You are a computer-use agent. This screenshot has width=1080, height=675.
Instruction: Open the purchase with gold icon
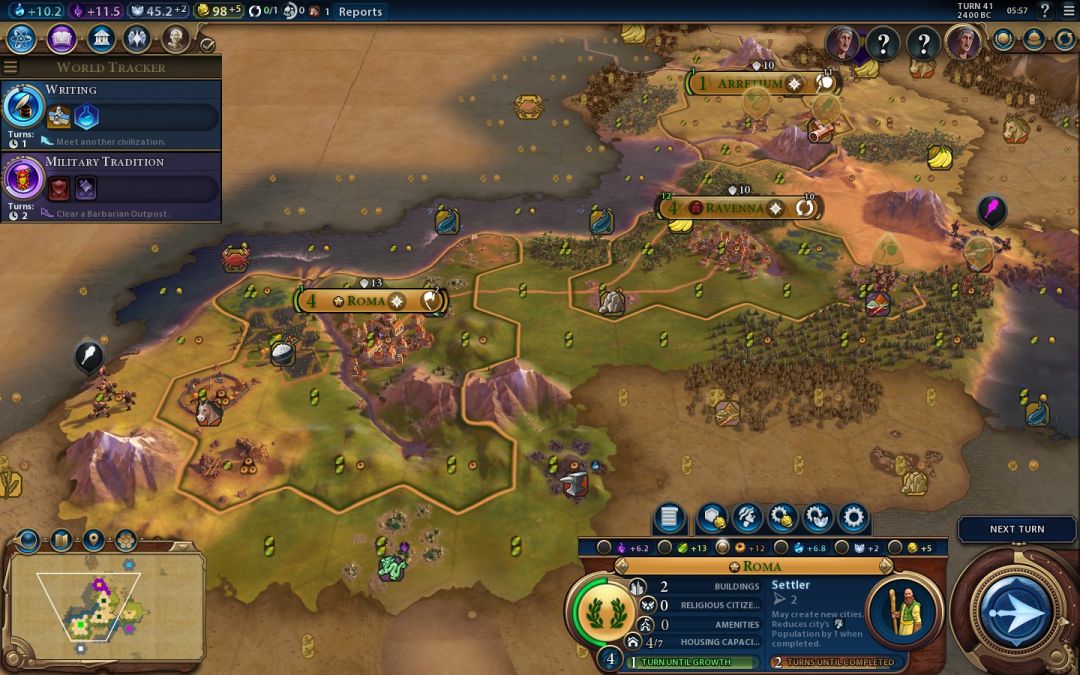781,518
